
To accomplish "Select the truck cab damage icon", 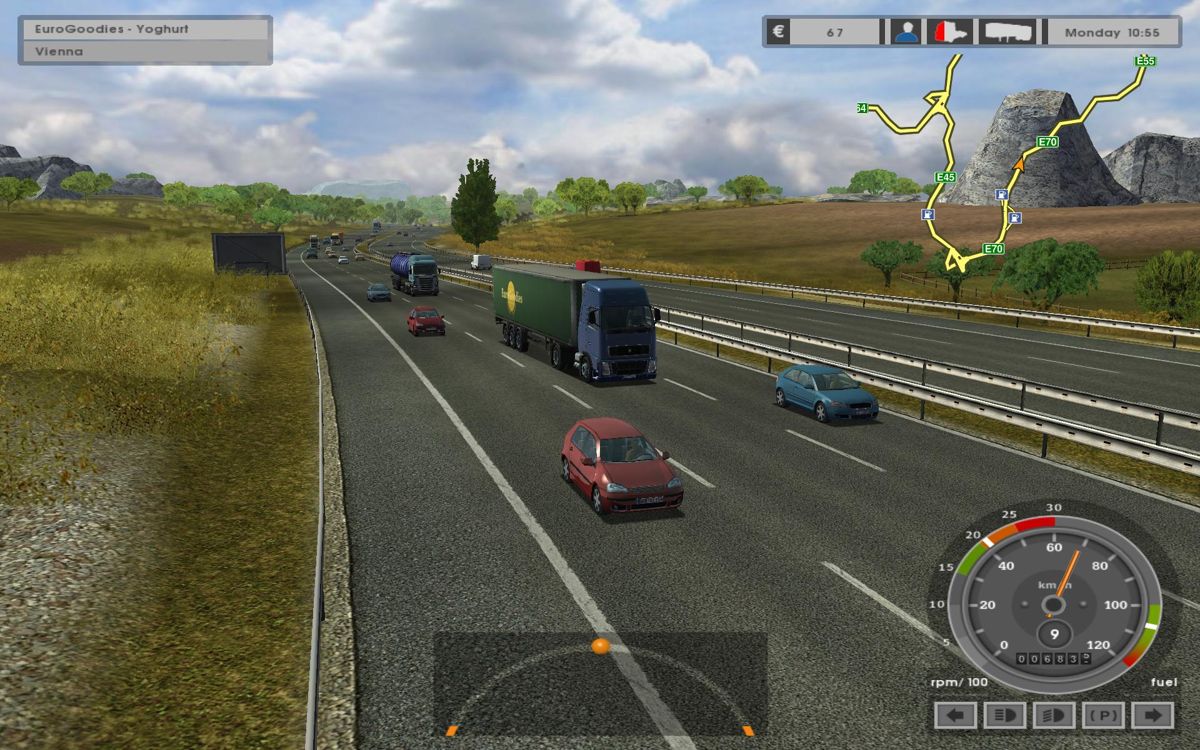I will pyautogui.click(x=949, y=32).
